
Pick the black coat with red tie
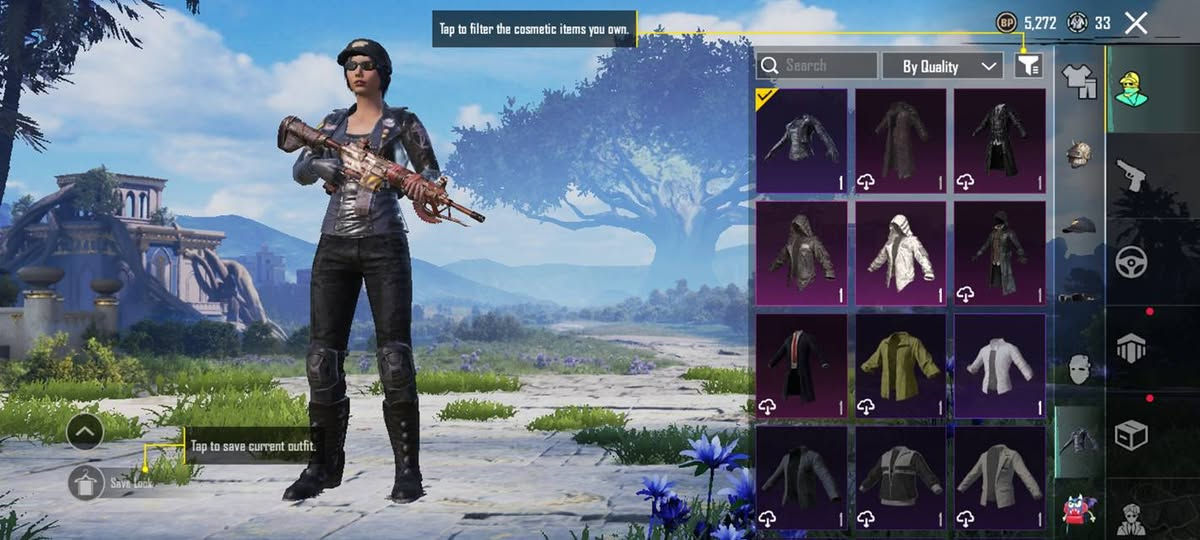pyautogui.click(x=801, y=366)
